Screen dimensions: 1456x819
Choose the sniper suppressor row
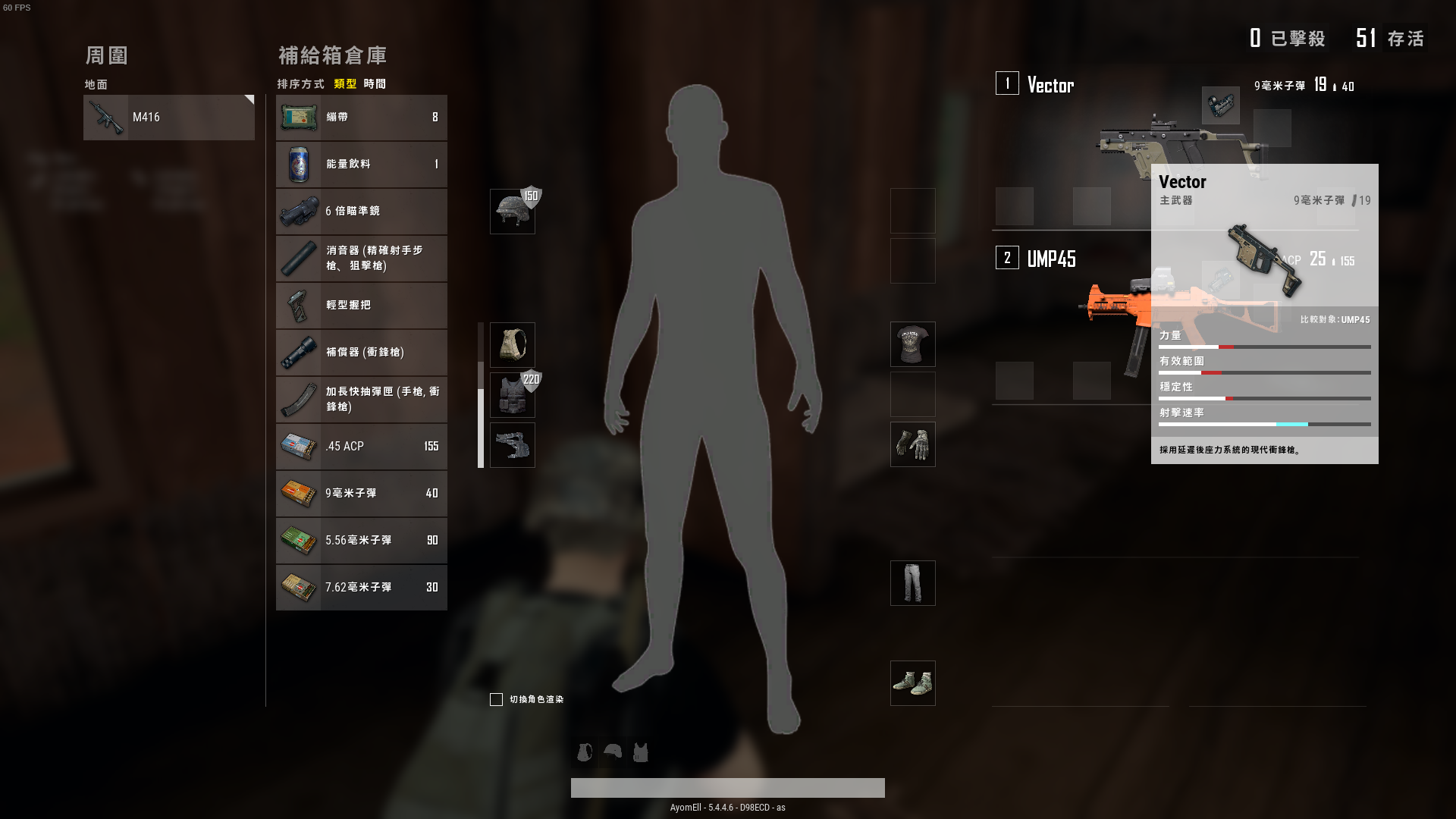[361, 259]
